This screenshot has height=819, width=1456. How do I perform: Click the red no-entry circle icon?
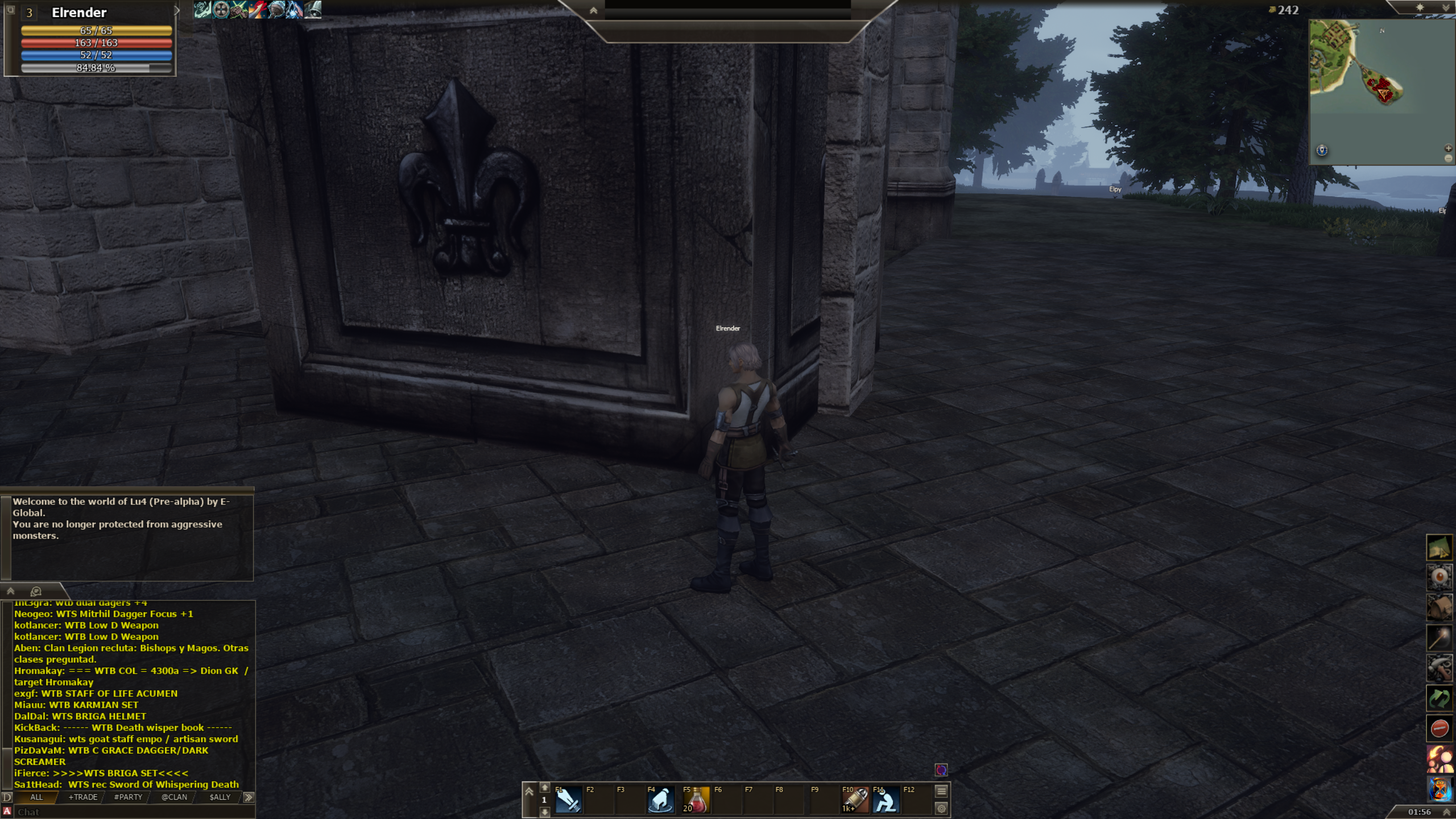1439,729
